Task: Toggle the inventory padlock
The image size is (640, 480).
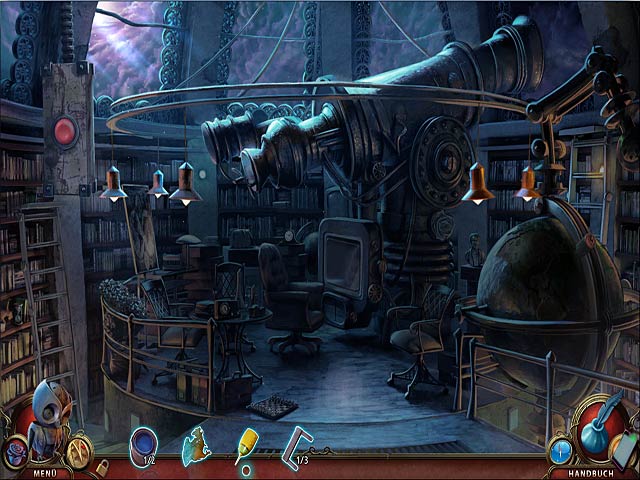Action: (x=102, y=466)
